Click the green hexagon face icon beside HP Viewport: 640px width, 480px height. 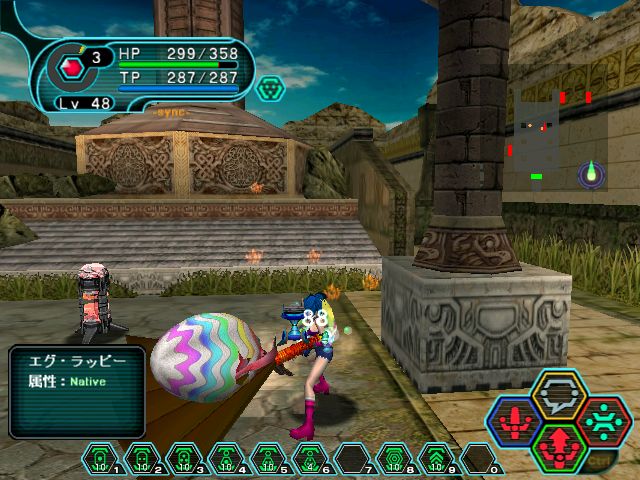coord(270,88)
